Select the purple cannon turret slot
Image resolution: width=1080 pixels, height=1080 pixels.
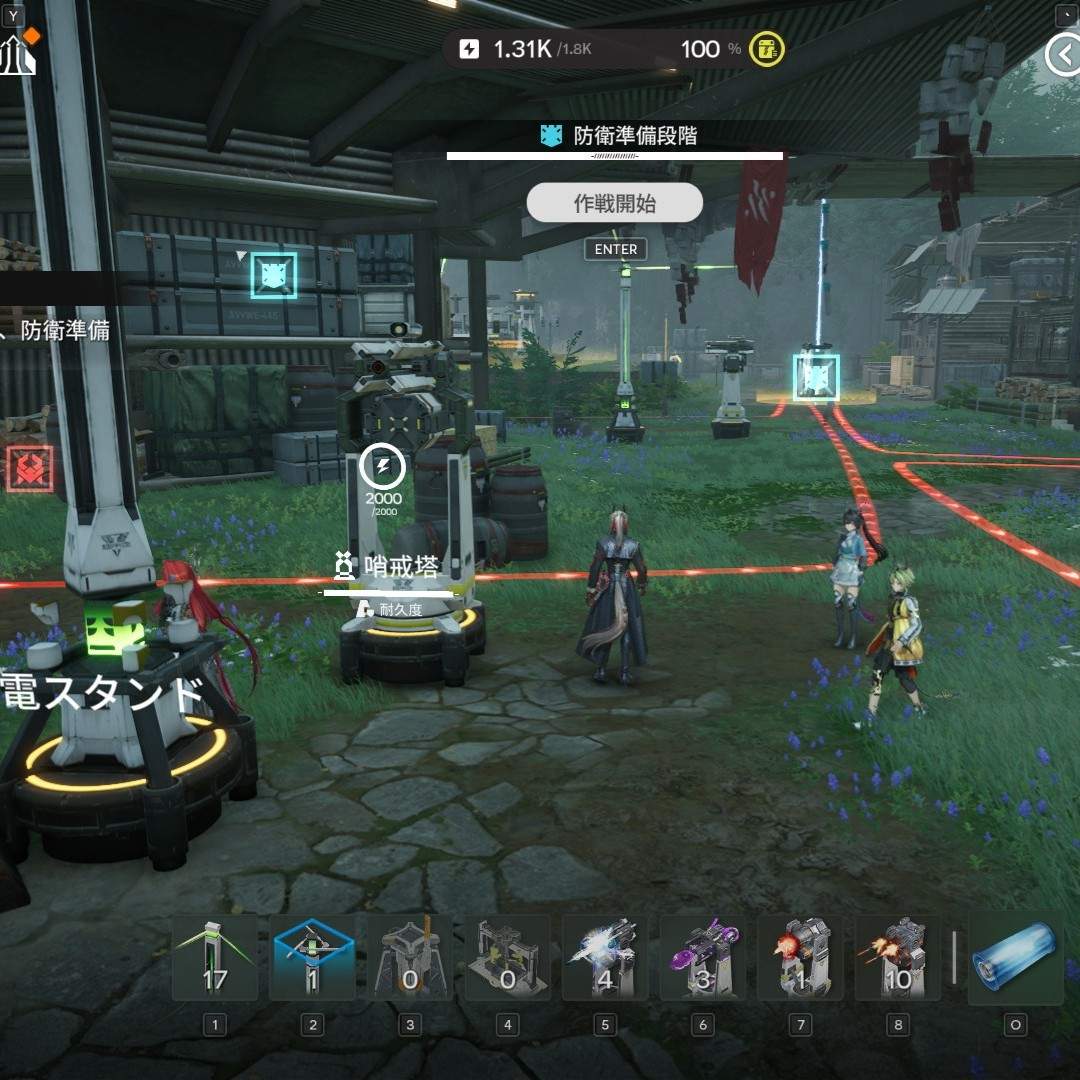pos(703,959)
